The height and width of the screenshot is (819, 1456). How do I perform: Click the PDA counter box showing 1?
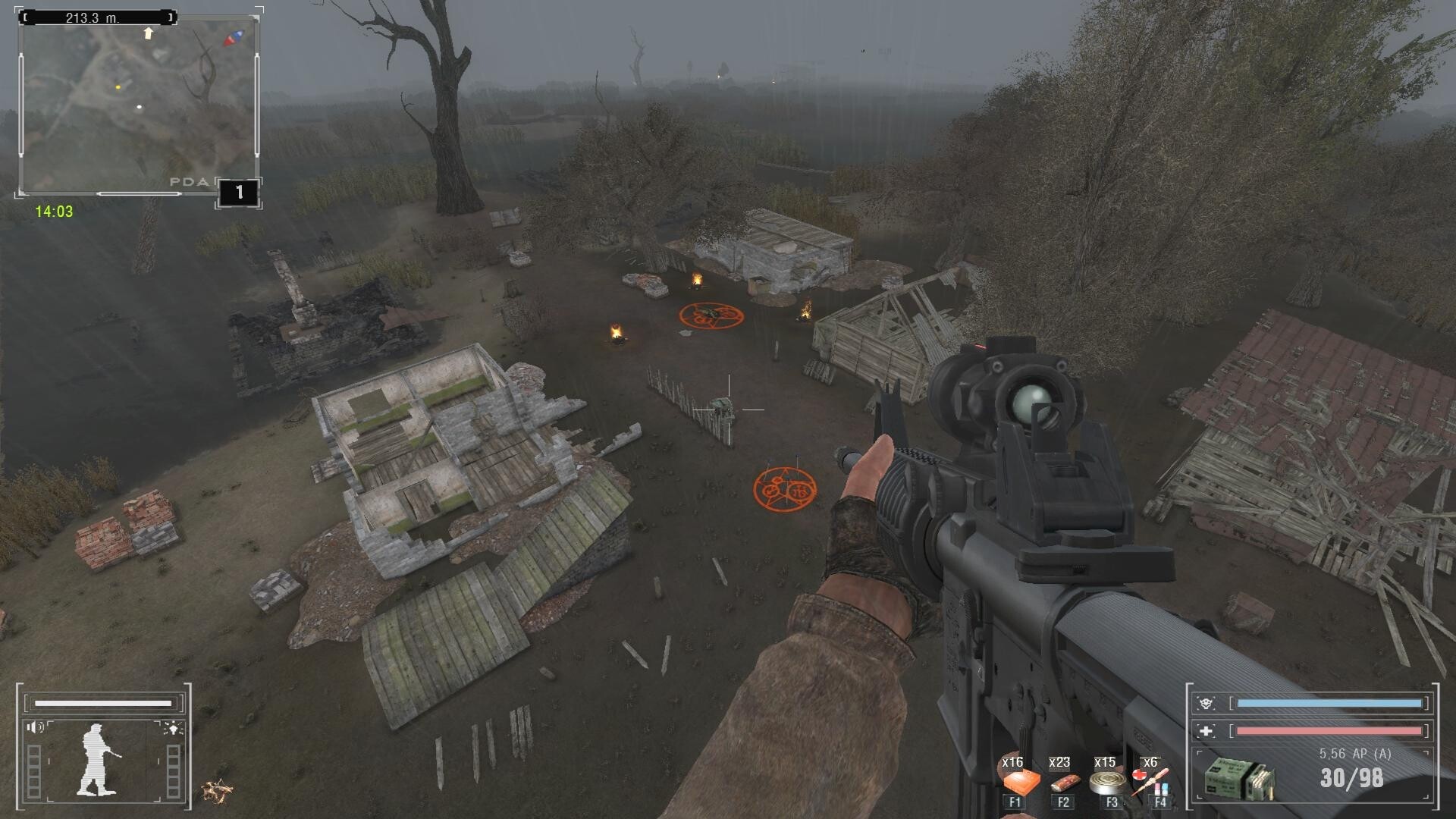click(239, 193)
